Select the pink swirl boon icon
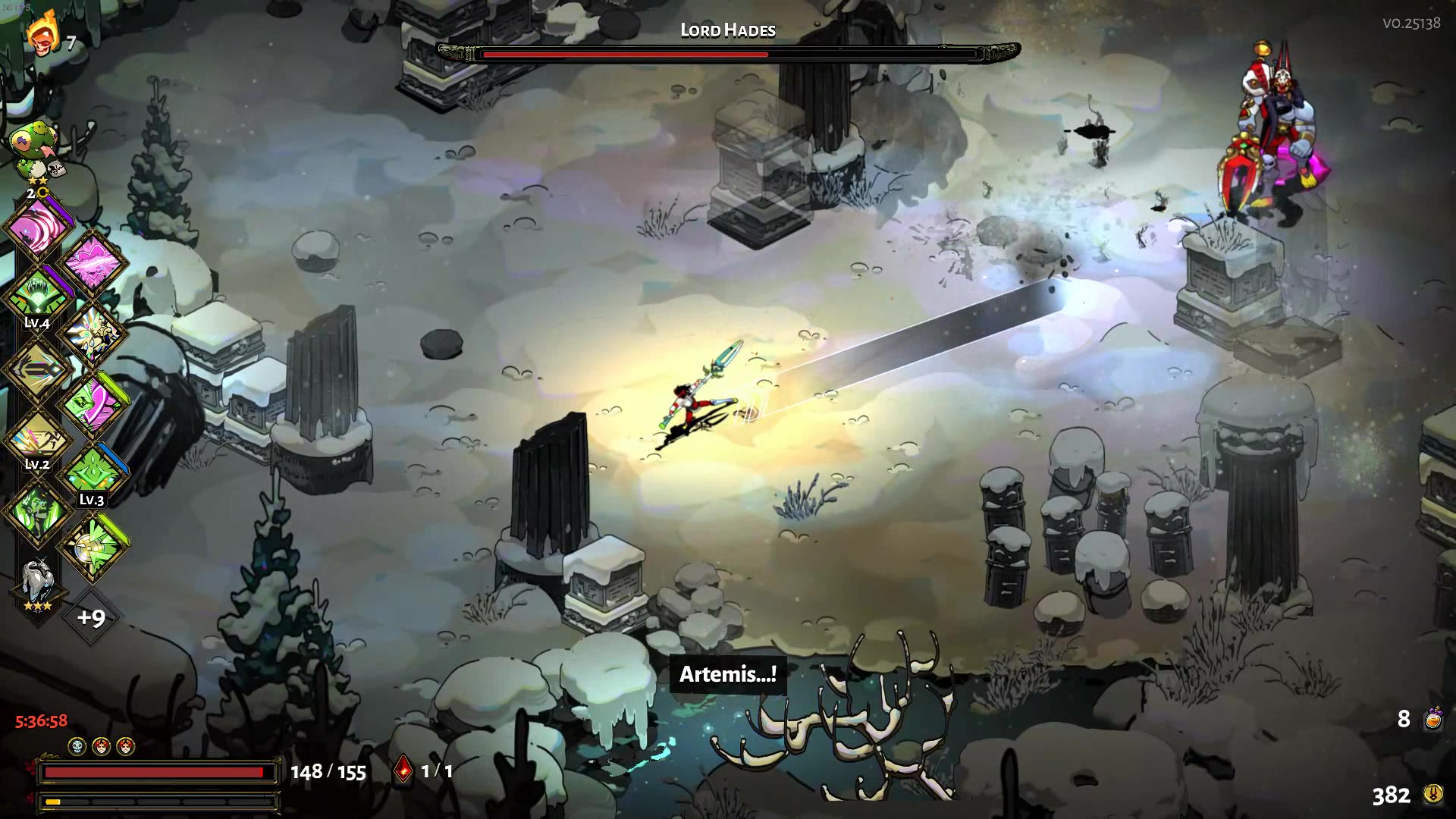Image resolution: width=1456 pixels, height=819 pixels. 38,227
